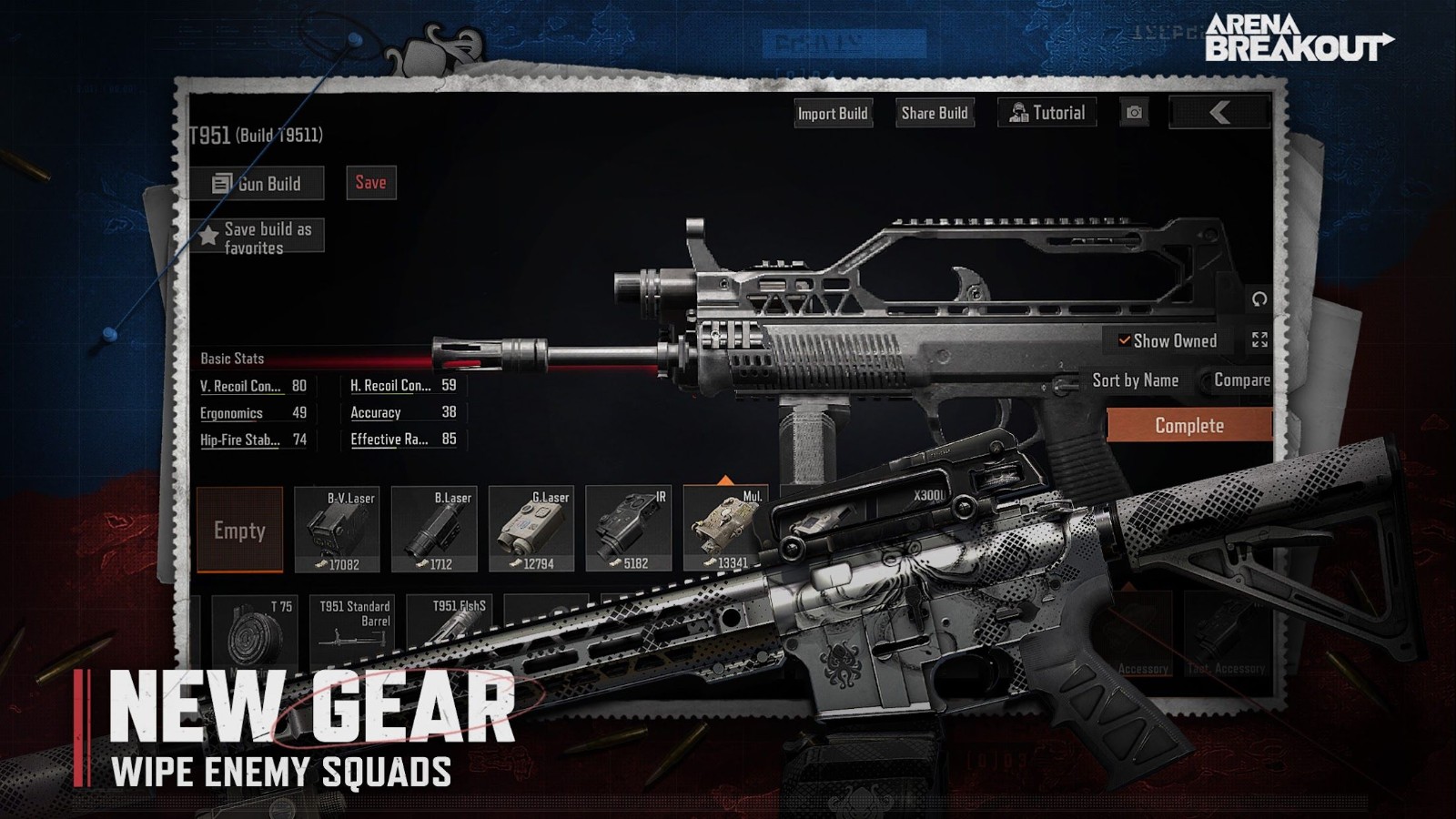
Task: Open the Tutorial
Action: [x=1047, y=113]
